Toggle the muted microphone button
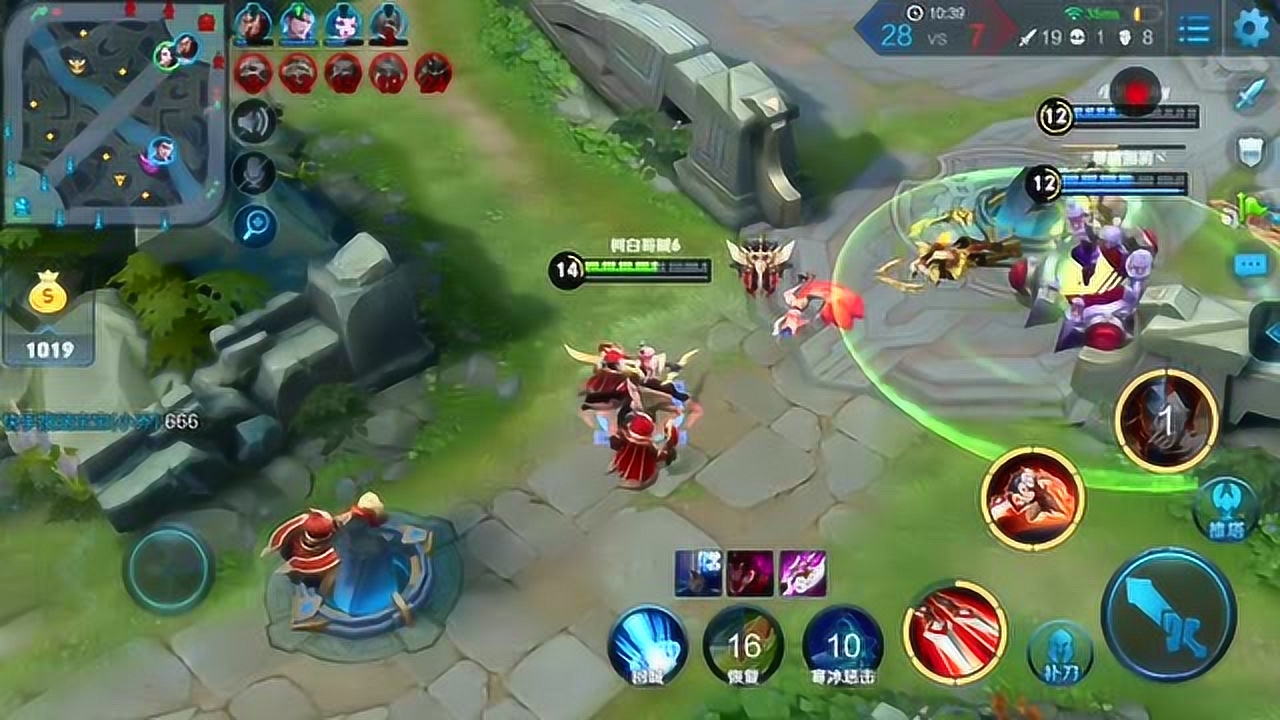Image resolution: width=1280 pixels, height=720 pixels. 254,174
